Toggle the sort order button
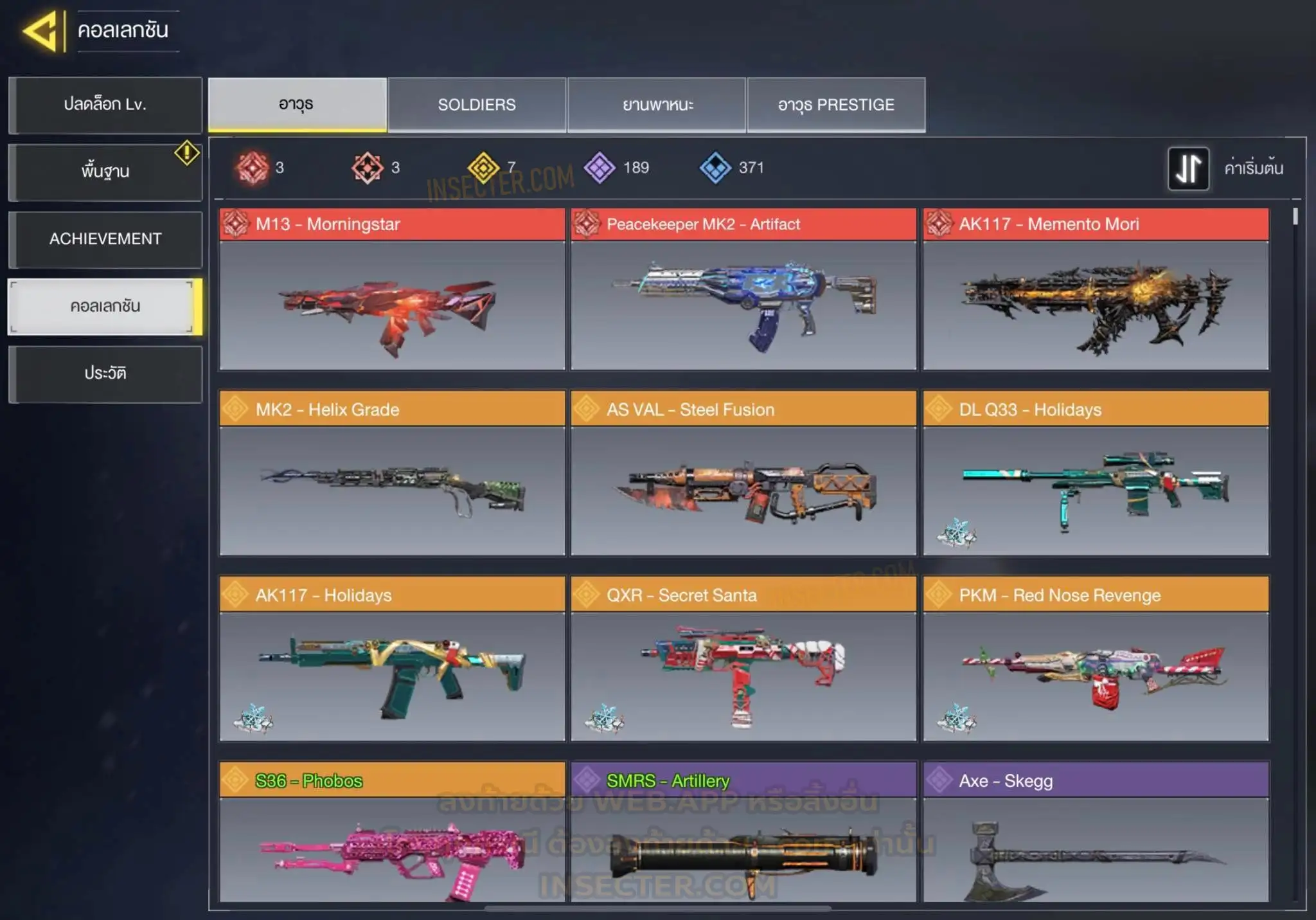This screenshot has height=920, width=1316. tap(1188, 168)
